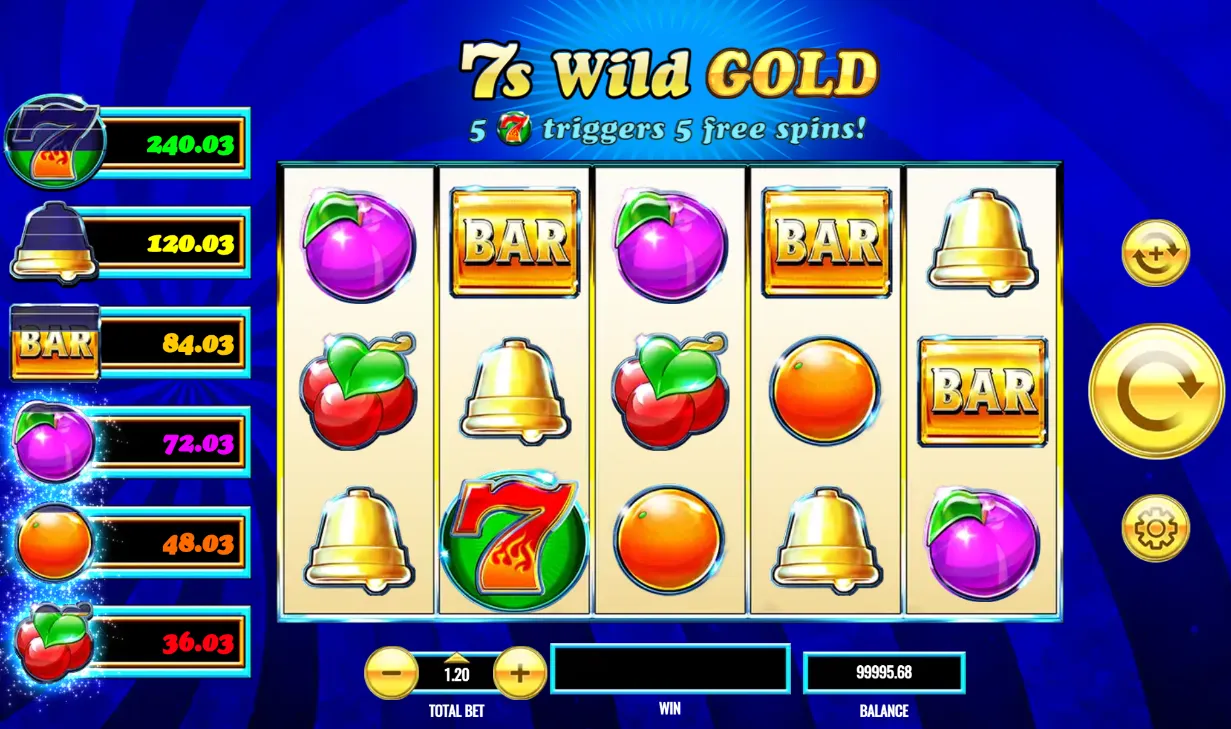The image size is (1231, 729).
Task: Increase total bet with the plus button
Action: click(x=519, y=673)
